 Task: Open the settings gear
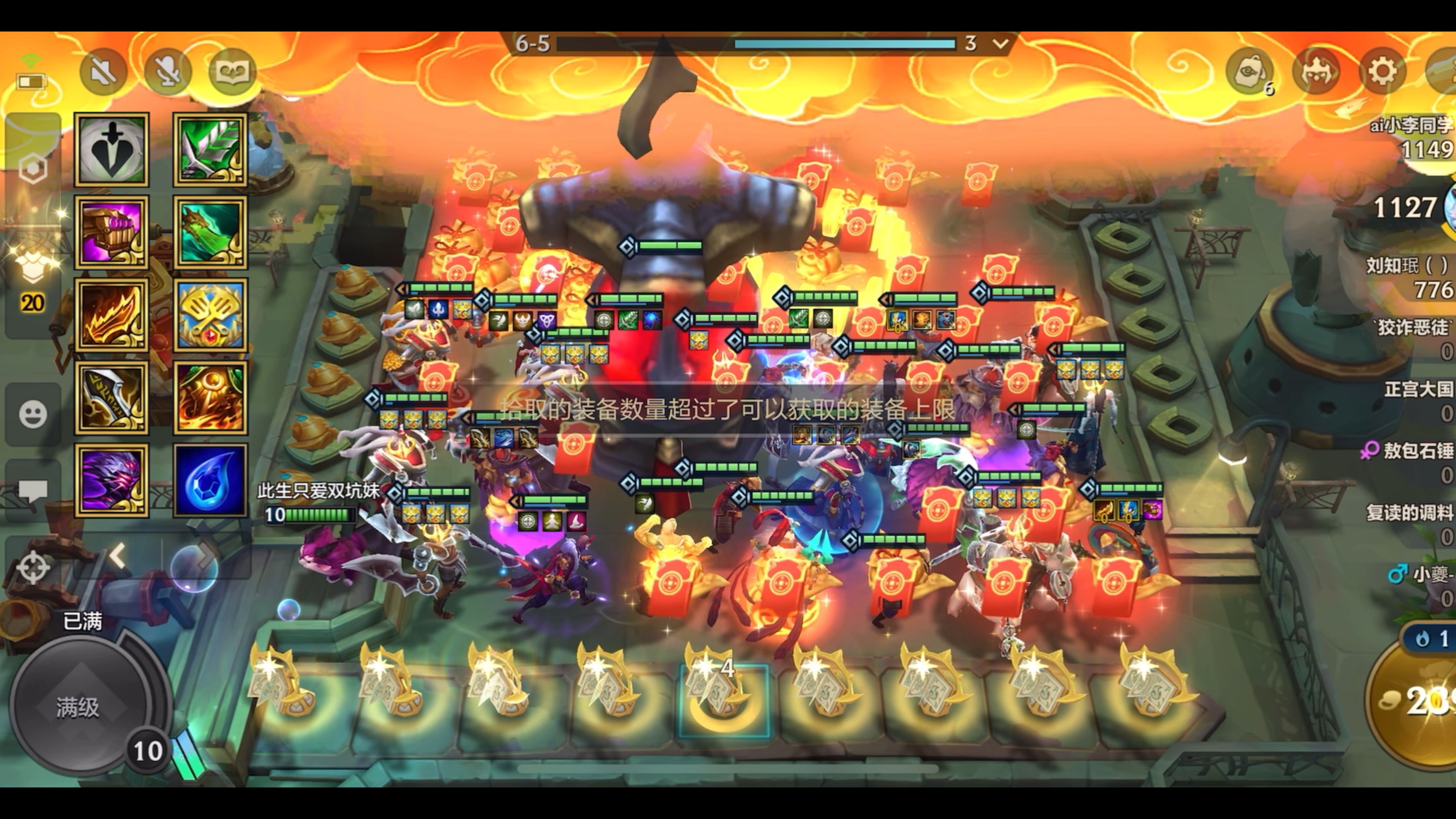click(1382, 72)
